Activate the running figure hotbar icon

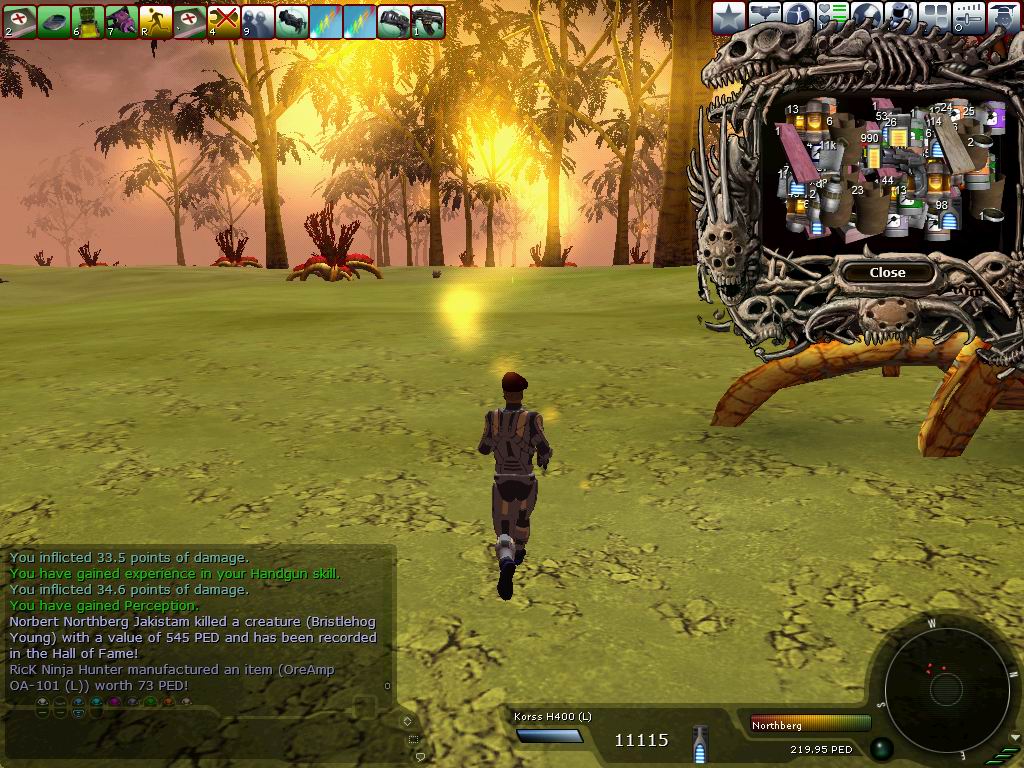point(155,21)
